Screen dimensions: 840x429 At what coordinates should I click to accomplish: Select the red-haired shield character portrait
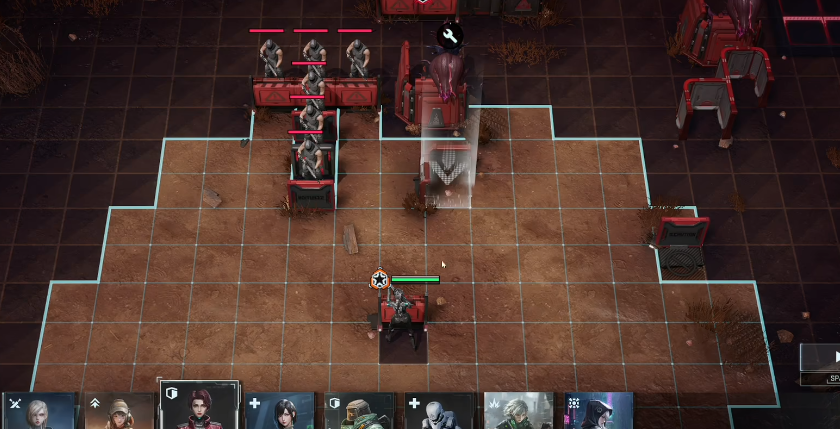pyautogui.click(x=199, y=408)
